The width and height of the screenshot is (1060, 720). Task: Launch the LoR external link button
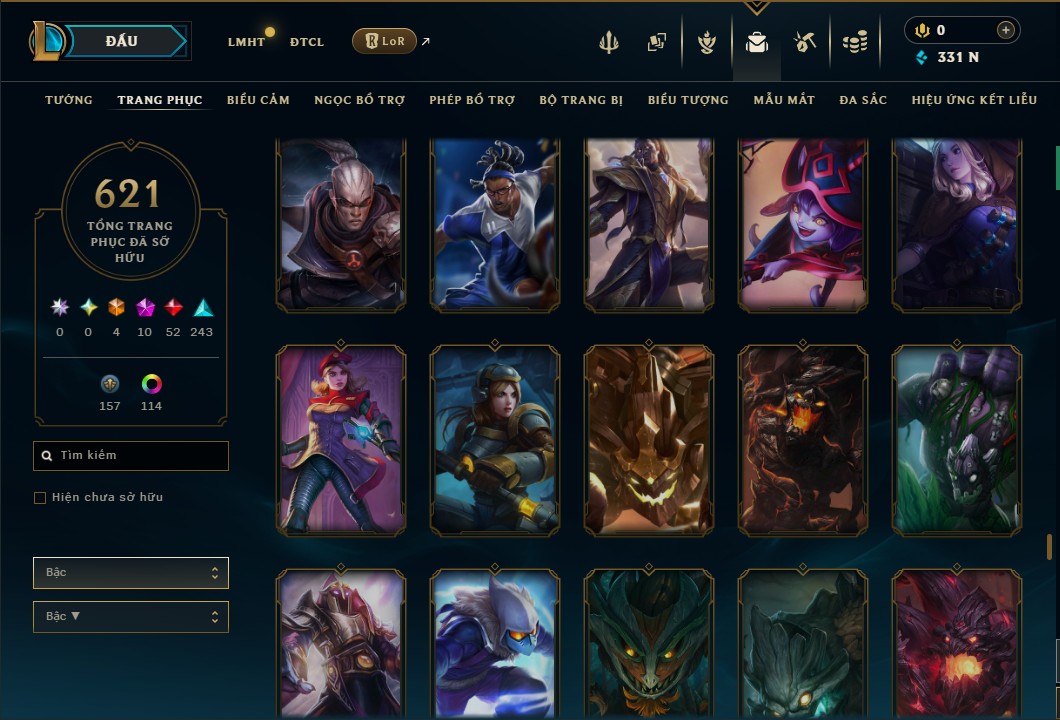coord(385,41)
